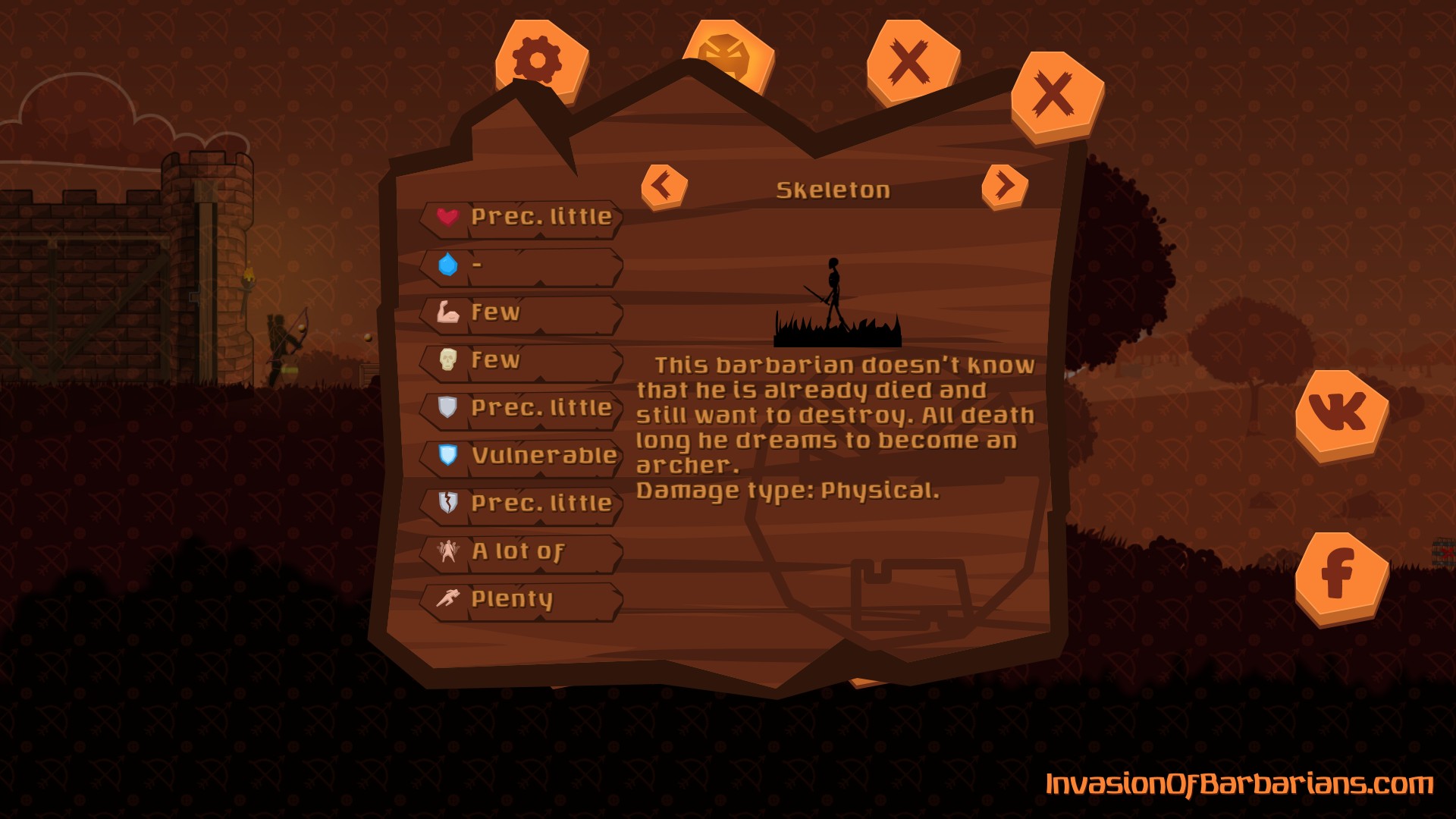Open the VK social page
1456x819 pixels.
pyautogui.click(x=1341, y=414)
